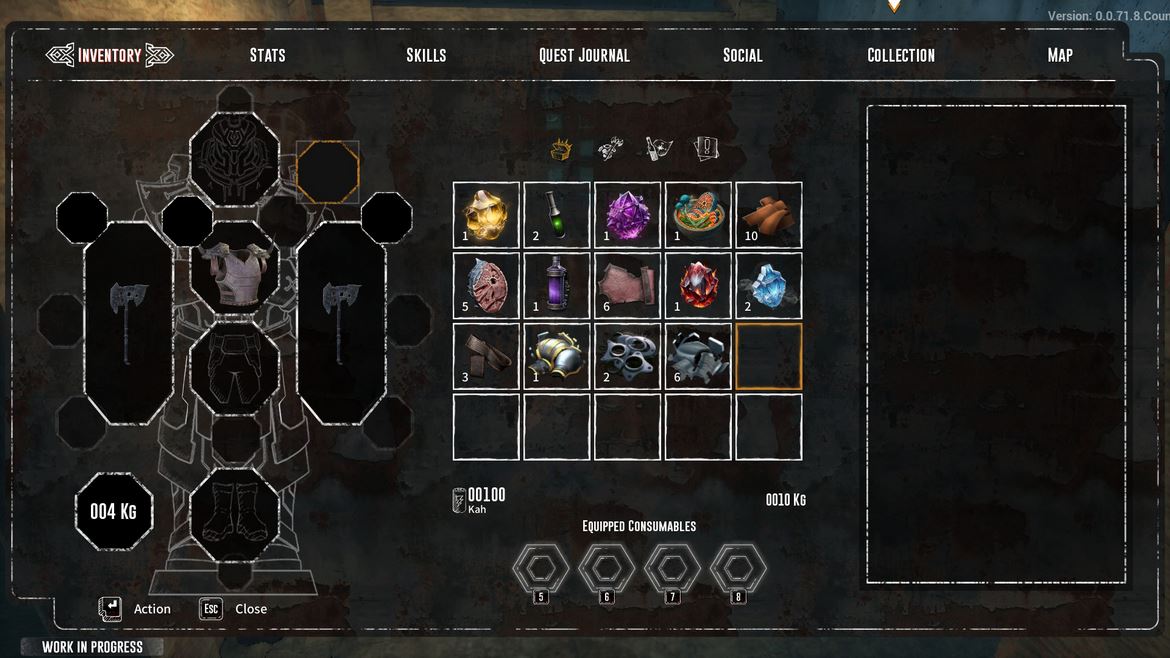View the Map tab

(1060, 55)
